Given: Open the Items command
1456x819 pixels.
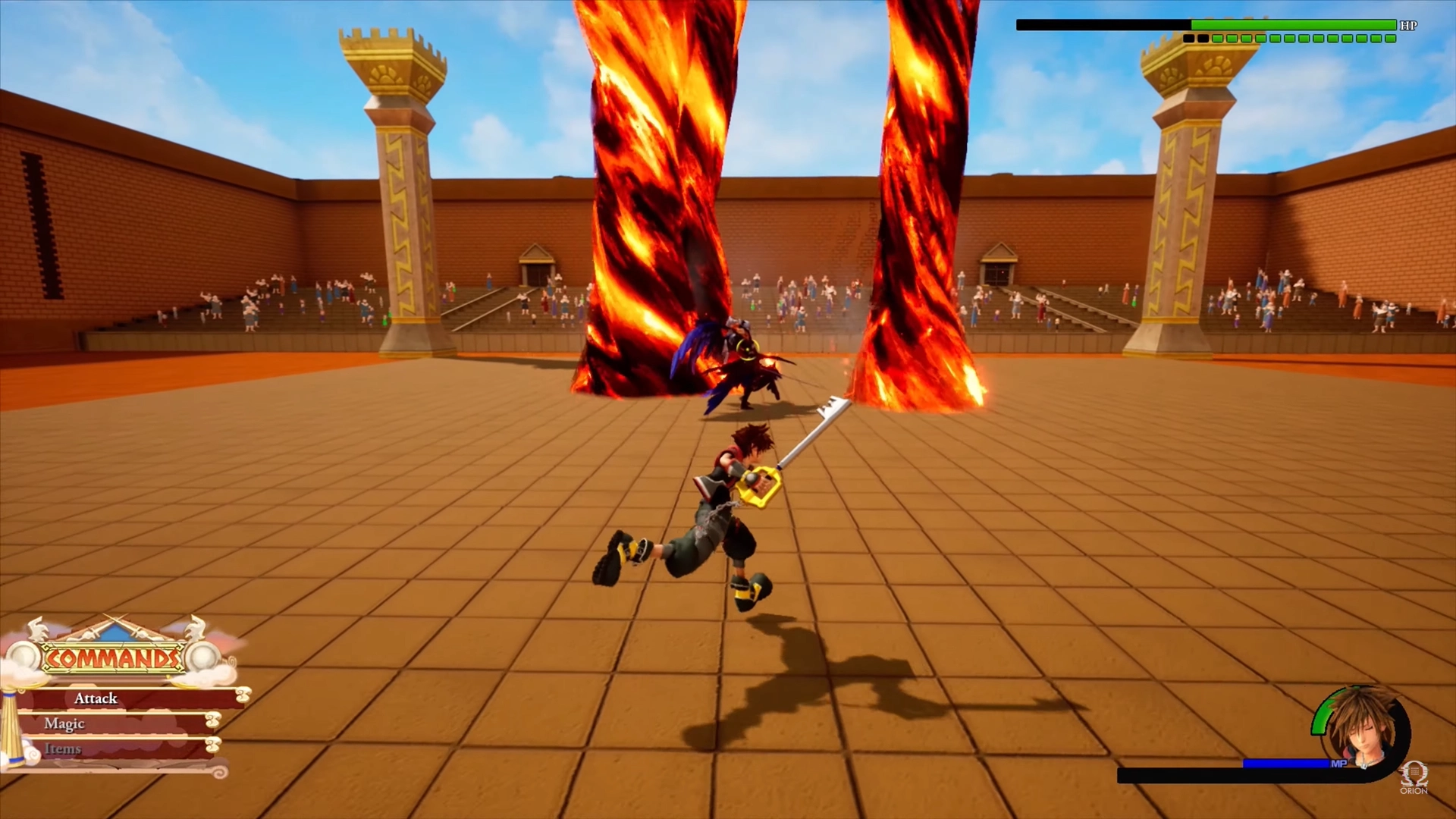Looking at the screenshot, I should [63, 749].
